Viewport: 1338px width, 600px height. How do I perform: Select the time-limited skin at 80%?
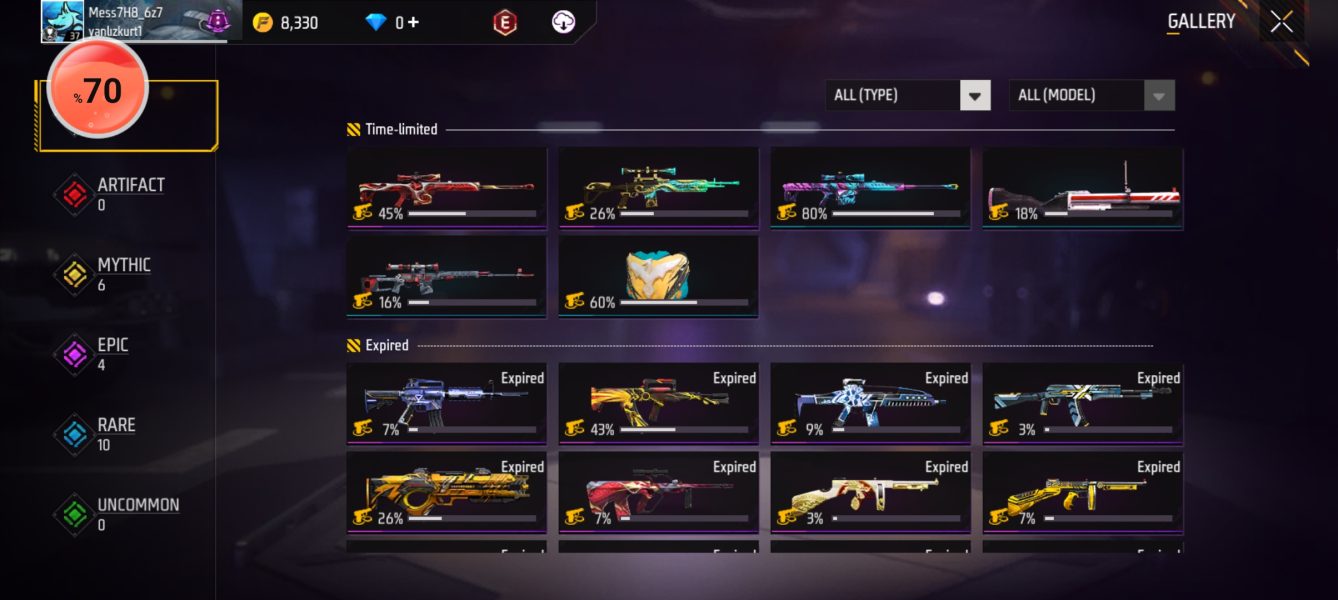(870, 188)
